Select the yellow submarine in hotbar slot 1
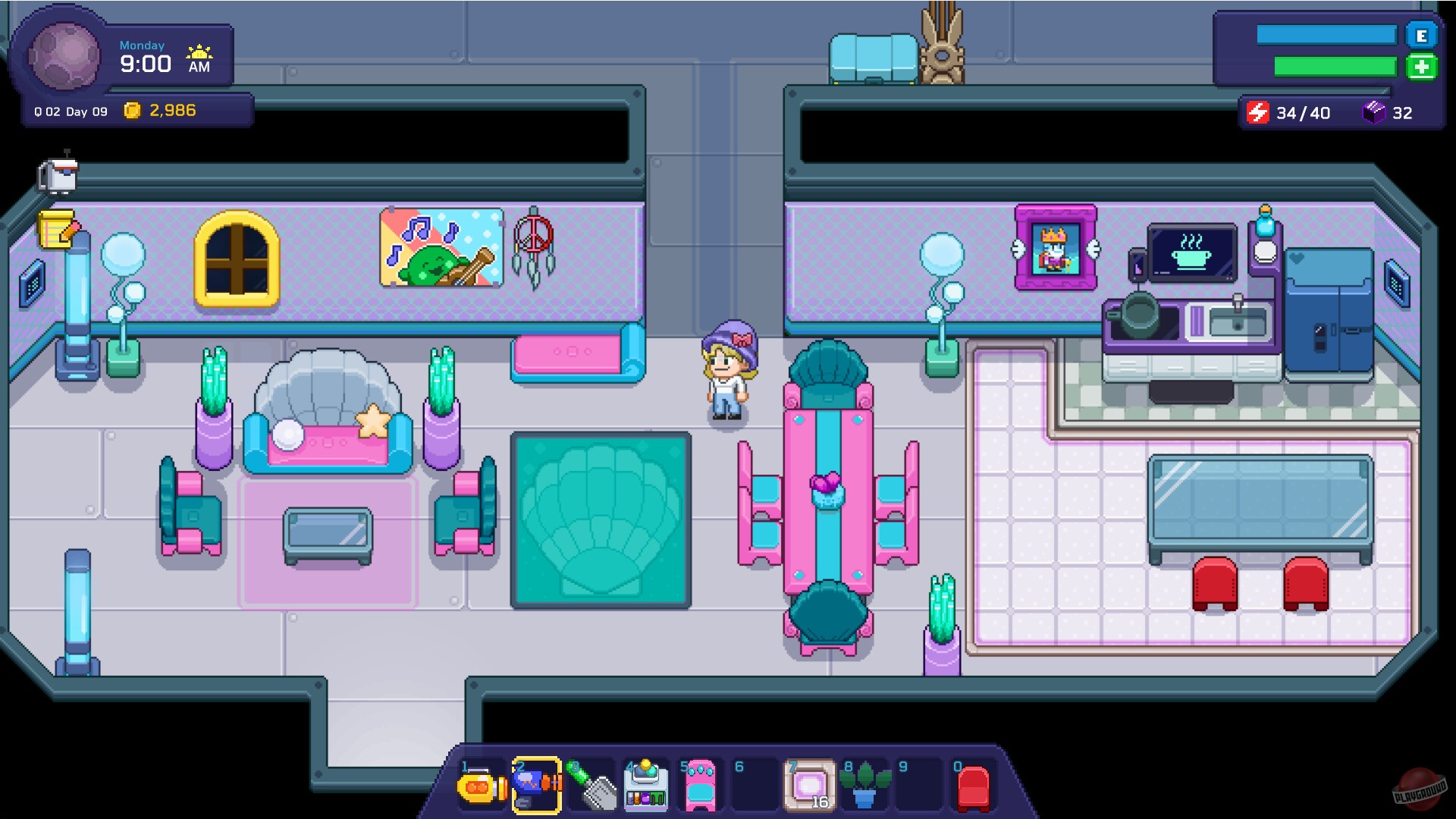Image resolution: width=1456 pixels, height=819 pixels. pyautogui.click(x=481, y=786)
